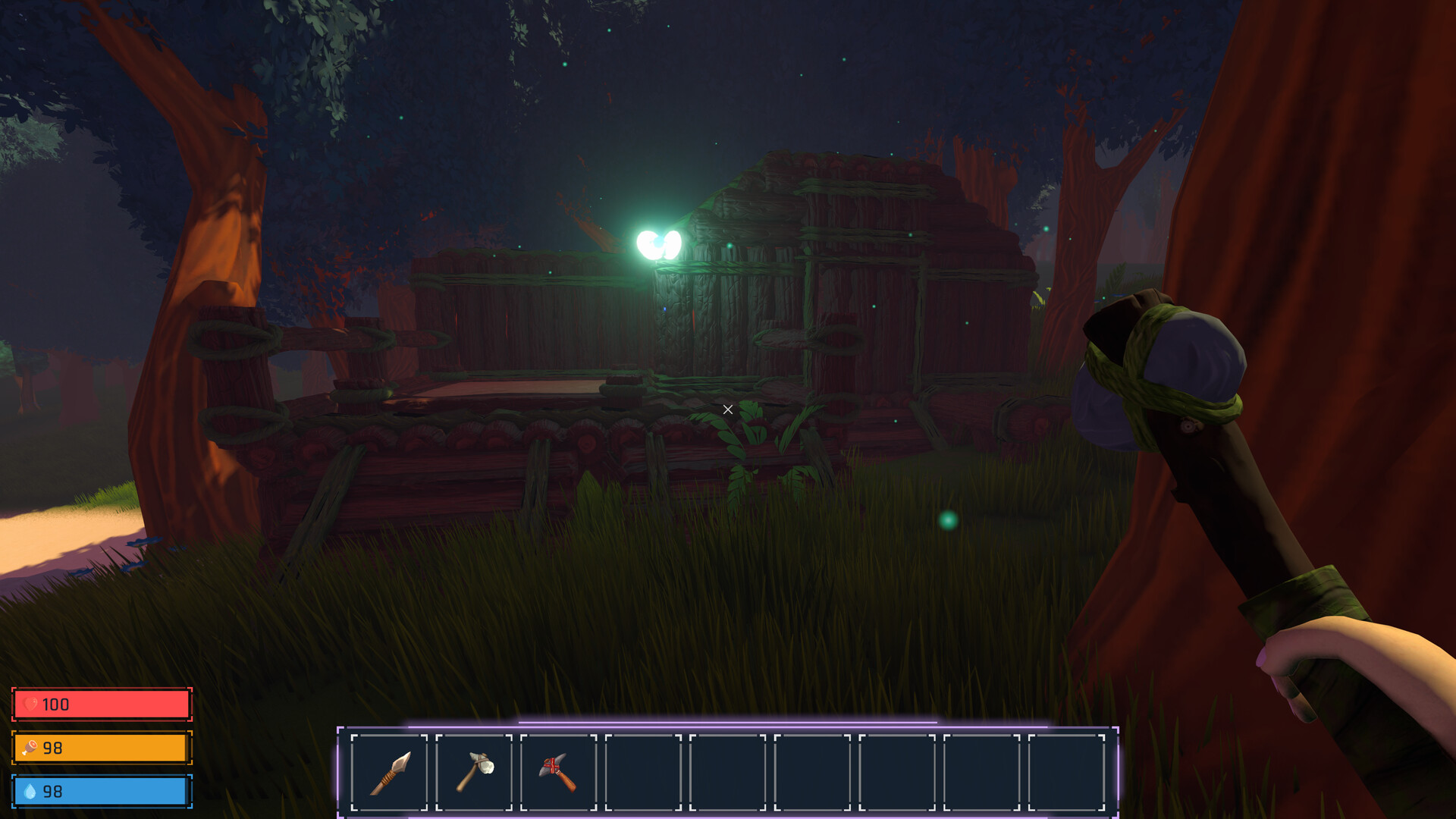This screenshot has height=819, width=1456.
Task: Click the heart icon on the health bar
Action: 29,704
